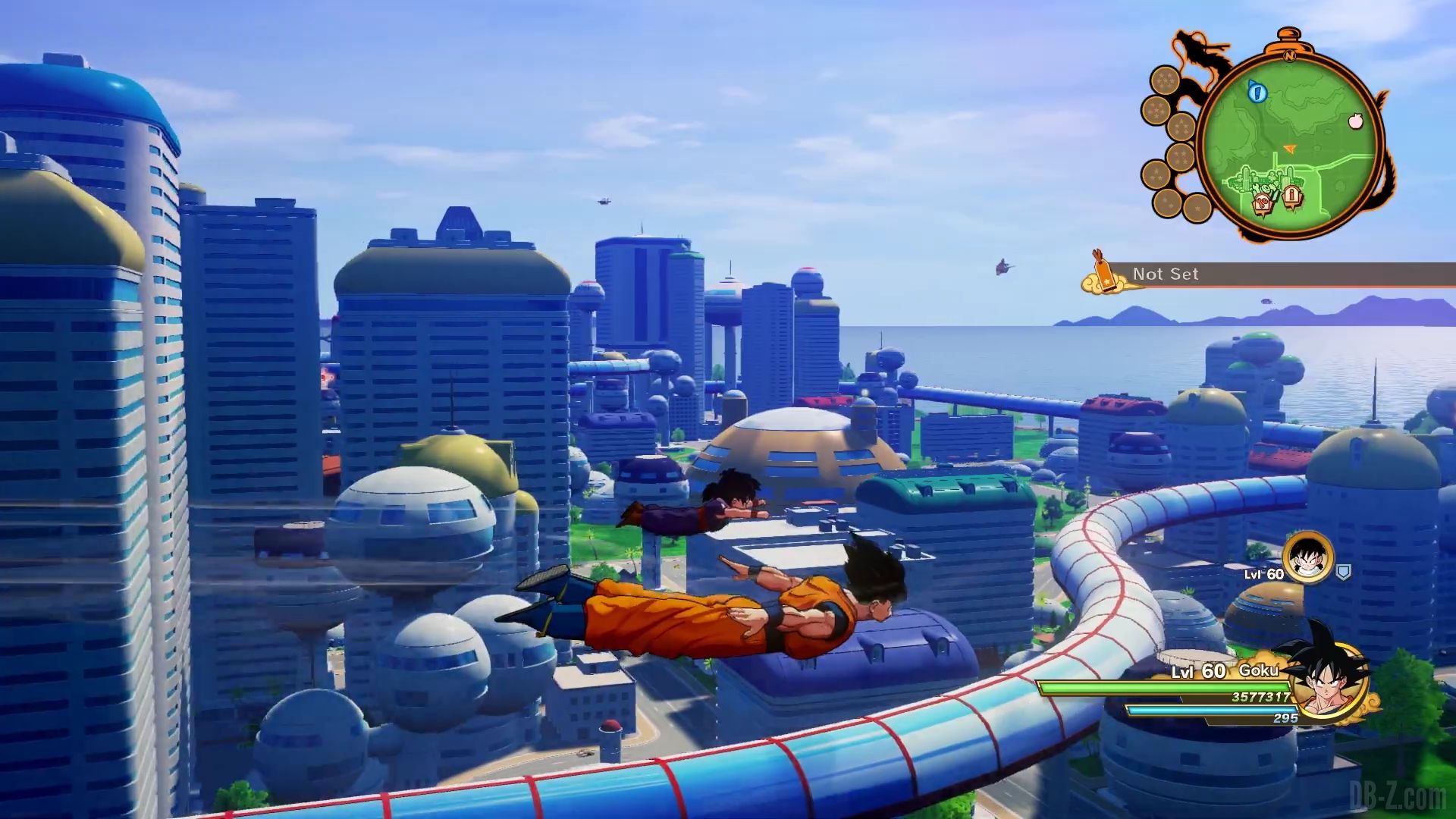Click the blue exclamation quest marker on minimap
The width and height of the screenshot is (1456, 819).
1258,93
